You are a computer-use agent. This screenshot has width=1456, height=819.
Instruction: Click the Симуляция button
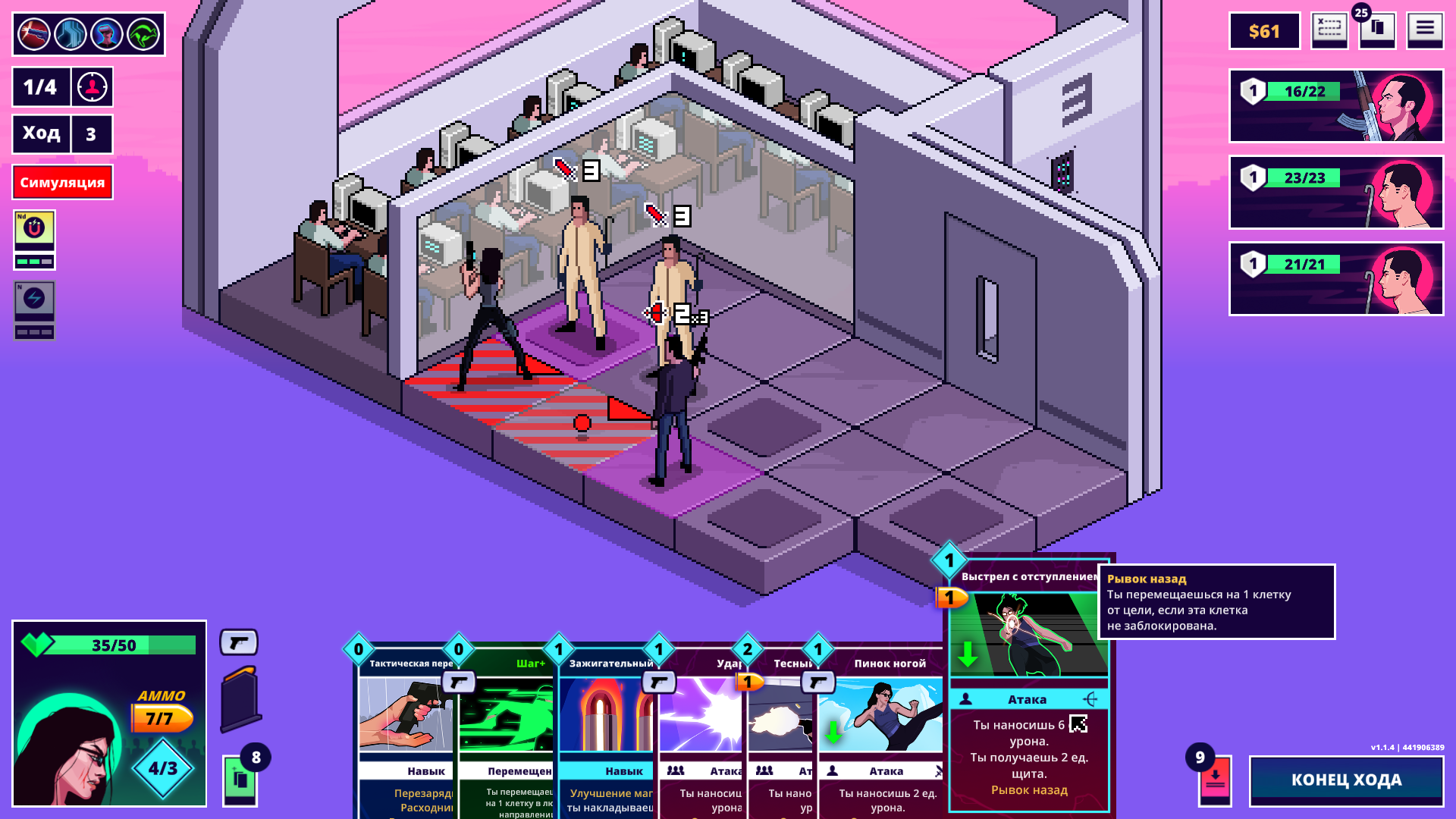(x=62, y=182)
